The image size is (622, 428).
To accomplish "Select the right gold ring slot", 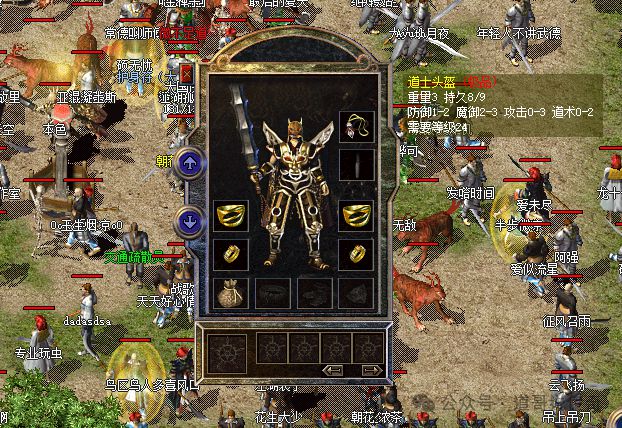I will coord(353,253).
